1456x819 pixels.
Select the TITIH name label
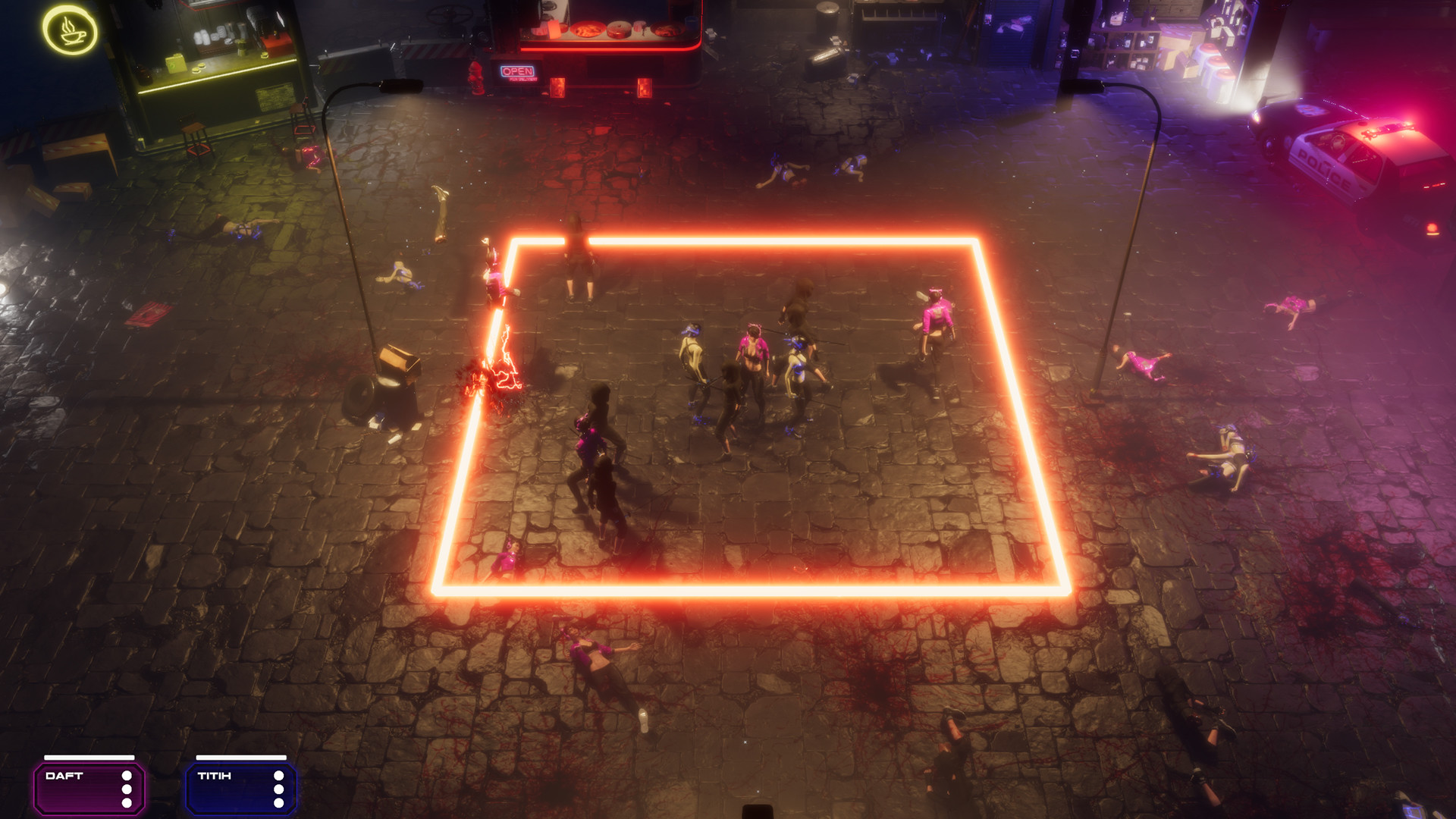215,776
